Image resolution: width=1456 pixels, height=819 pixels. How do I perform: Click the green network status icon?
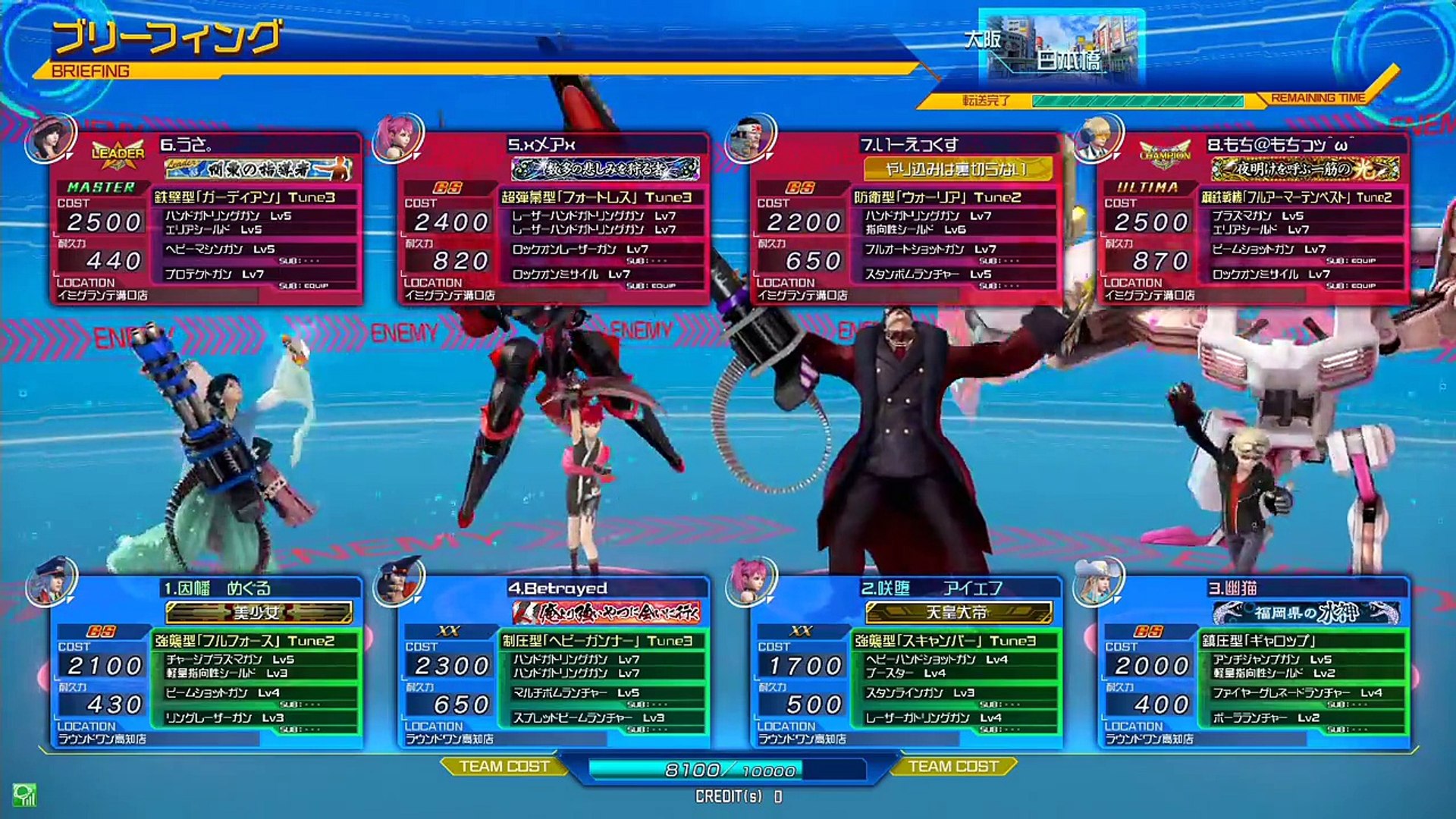click(24, 795)
